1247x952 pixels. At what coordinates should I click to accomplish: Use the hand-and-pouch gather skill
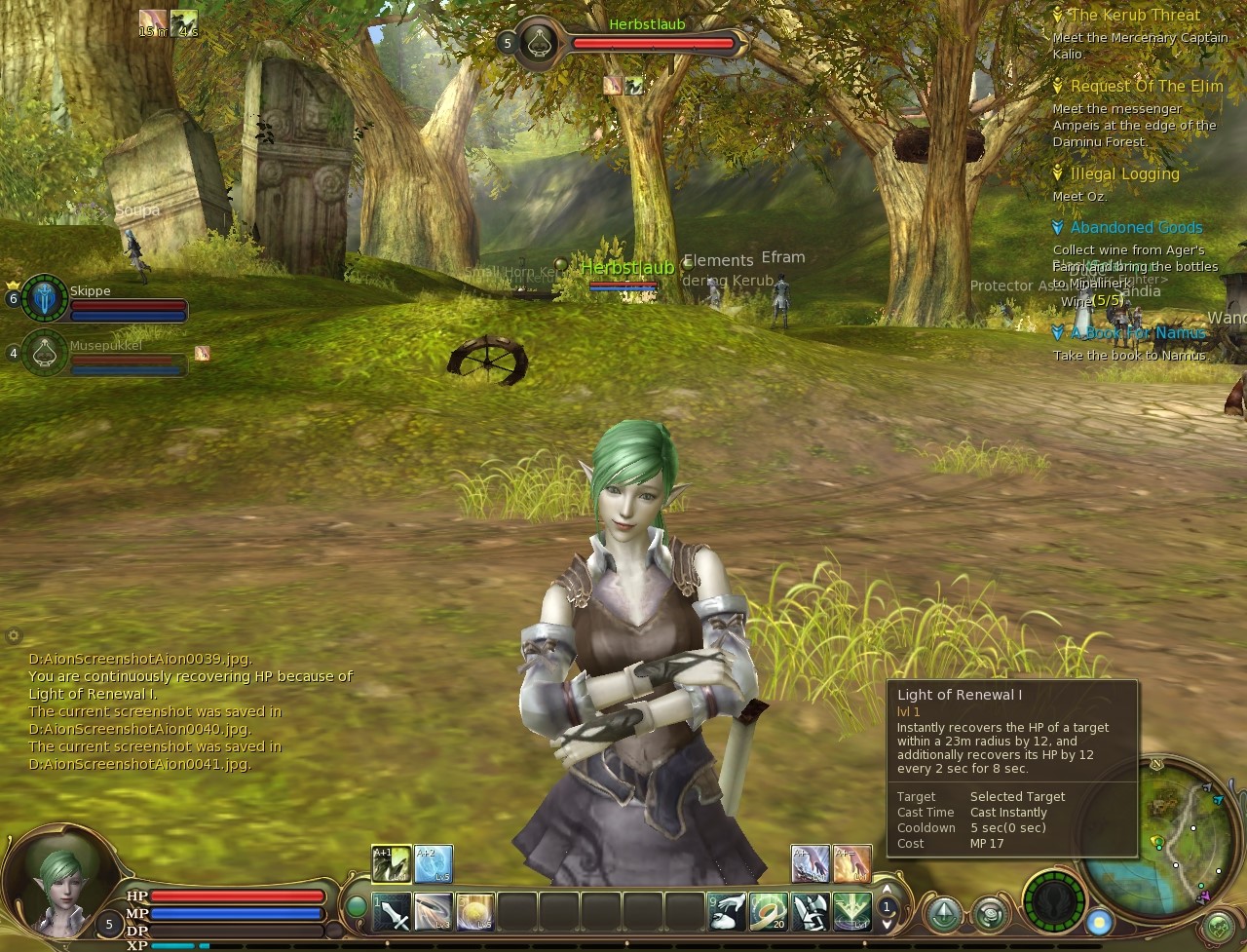[727, 912]
